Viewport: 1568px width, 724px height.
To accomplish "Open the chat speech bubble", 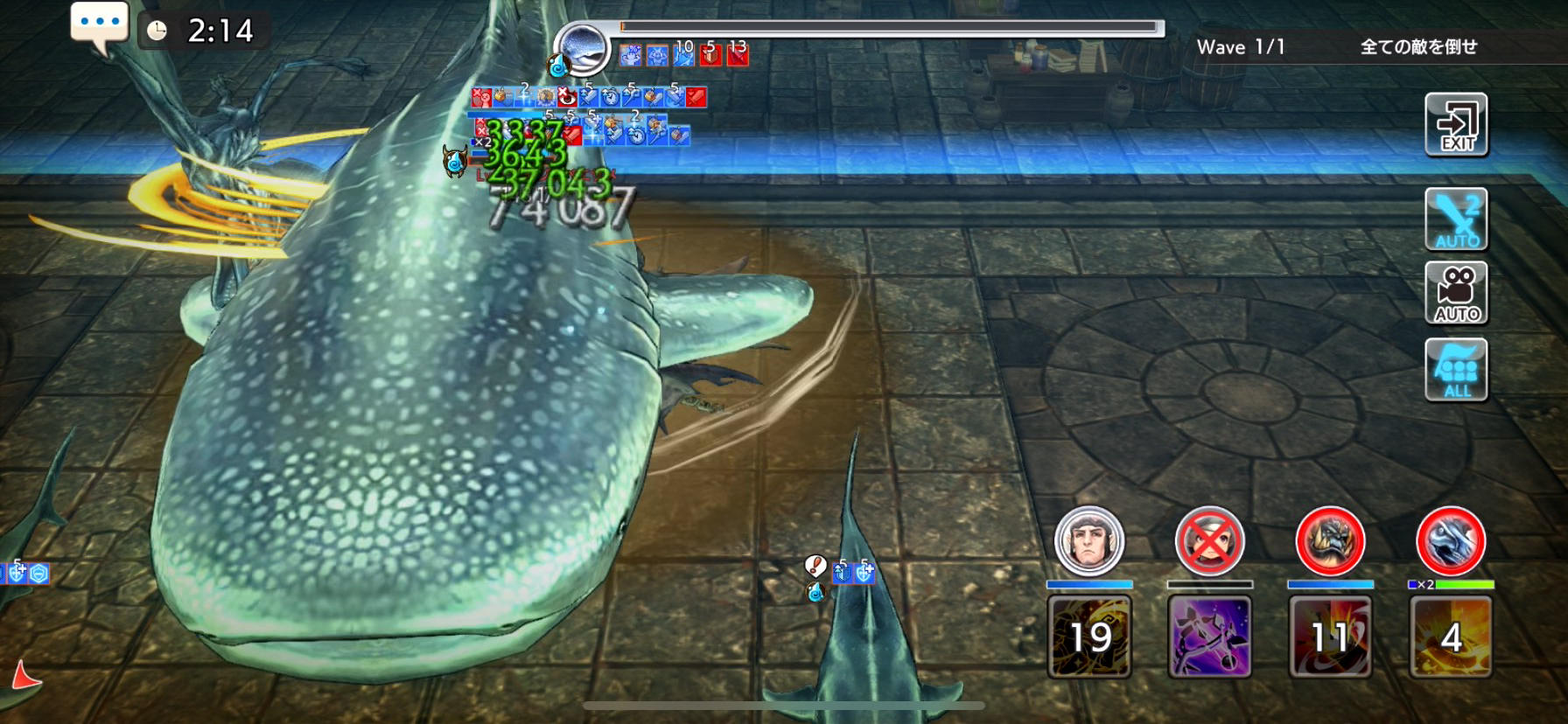I will [99, 26].
